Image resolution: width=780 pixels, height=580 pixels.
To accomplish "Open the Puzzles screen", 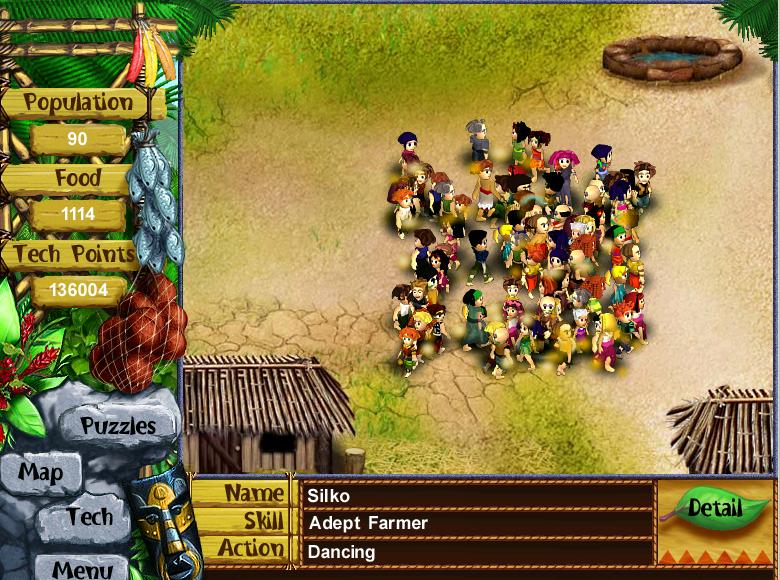I will coord(118,426).
